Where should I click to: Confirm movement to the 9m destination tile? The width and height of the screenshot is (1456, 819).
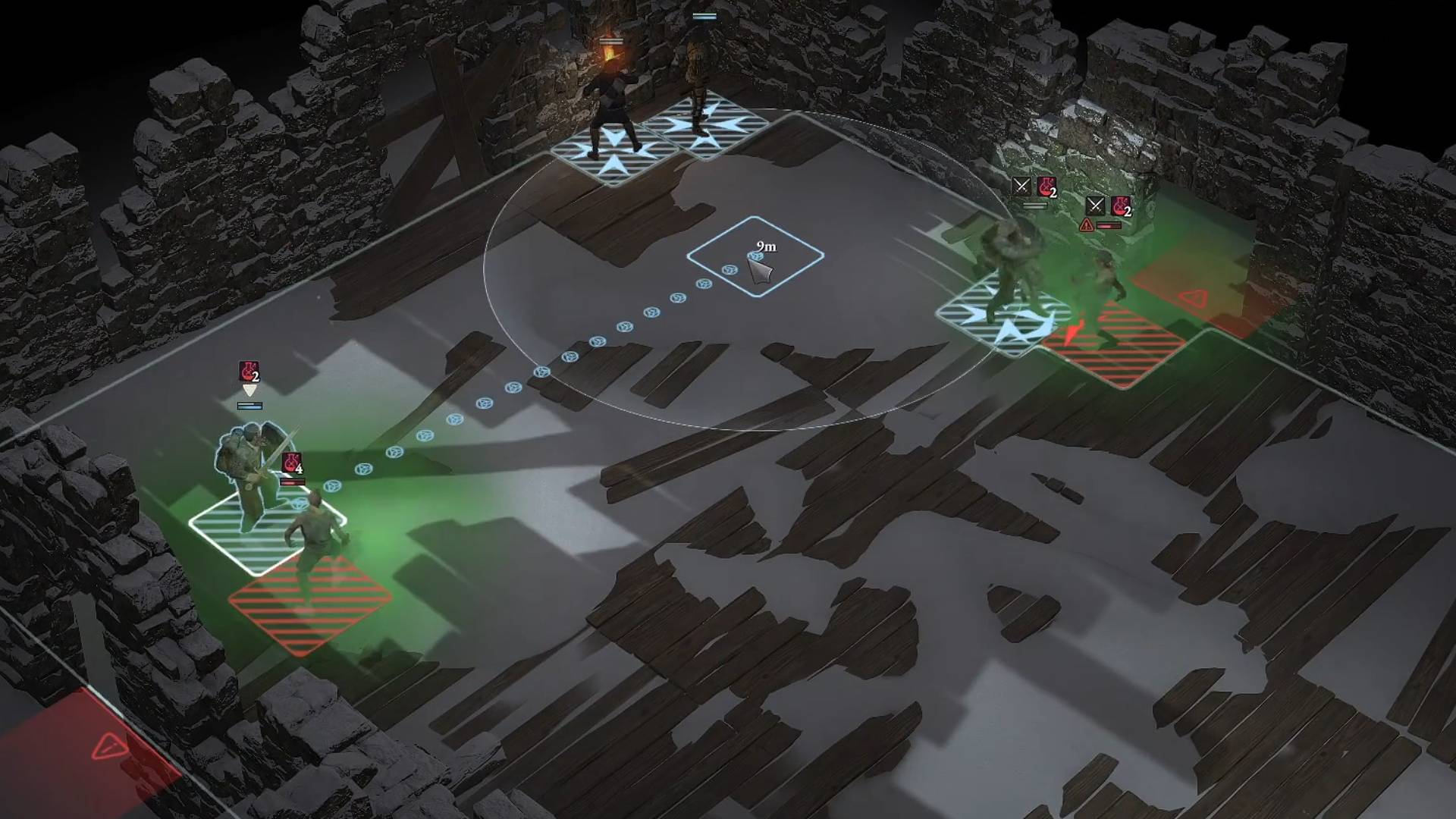pos(755,256)
